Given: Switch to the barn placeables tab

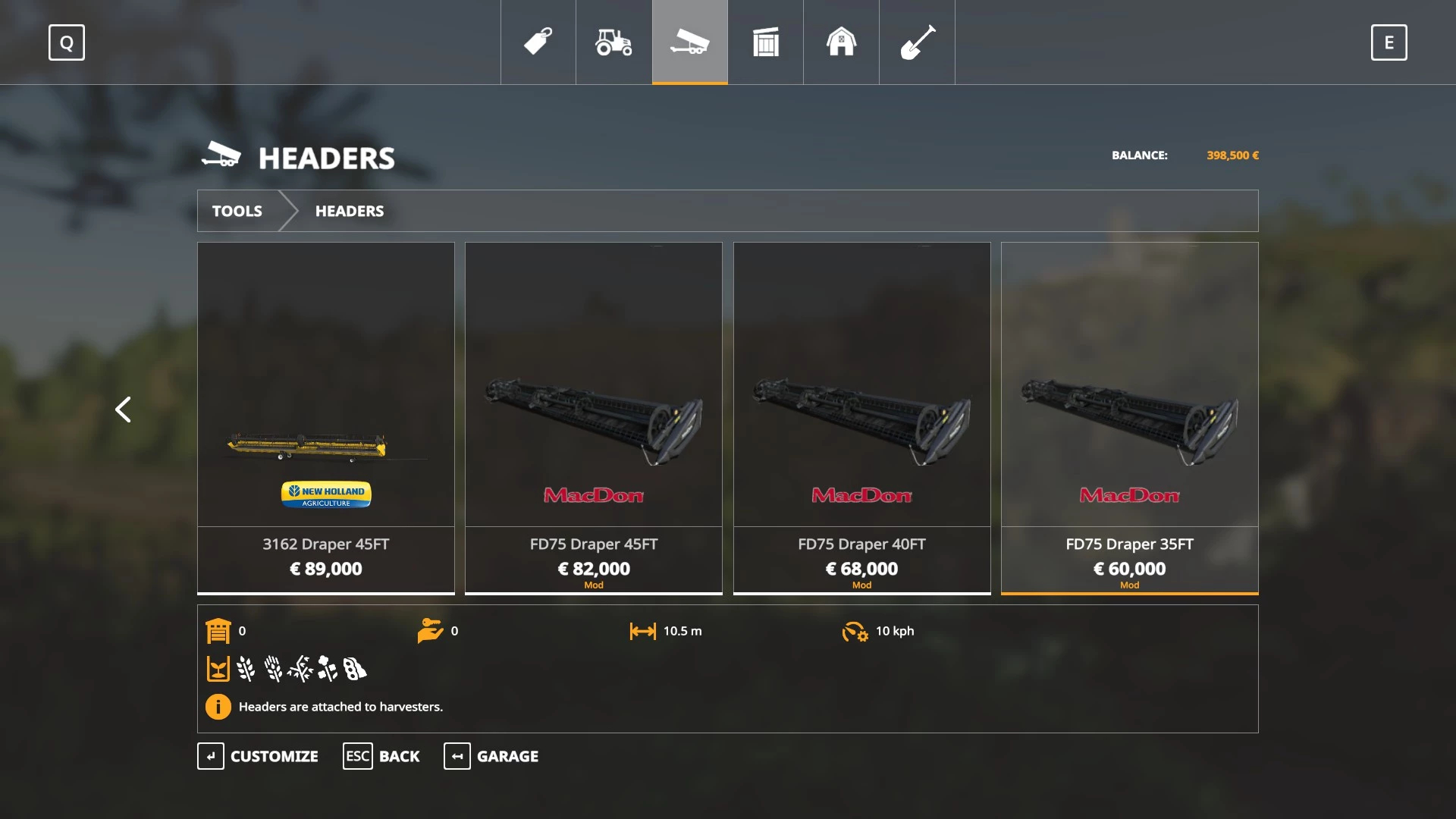Looking at the screenshot, I should (x=841, y=42).
